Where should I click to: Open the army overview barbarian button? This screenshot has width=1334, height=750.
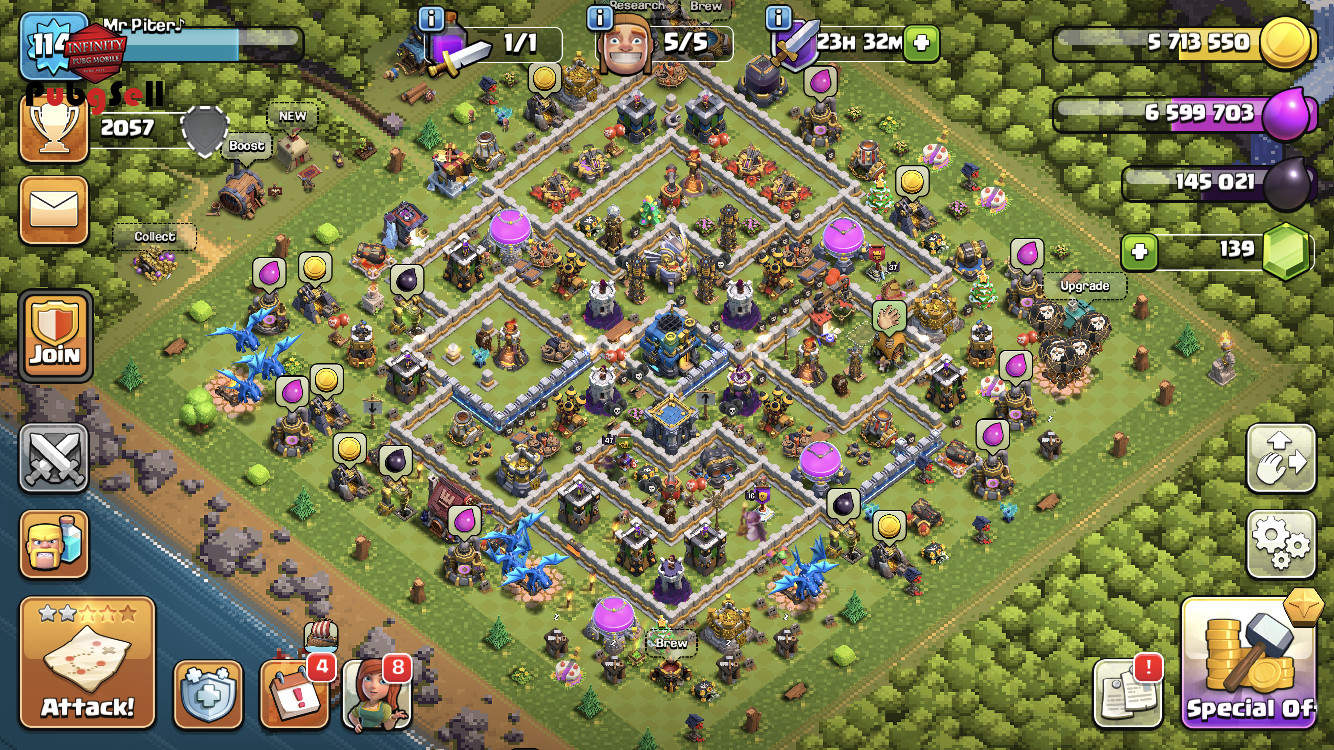(x=54, y=544)
